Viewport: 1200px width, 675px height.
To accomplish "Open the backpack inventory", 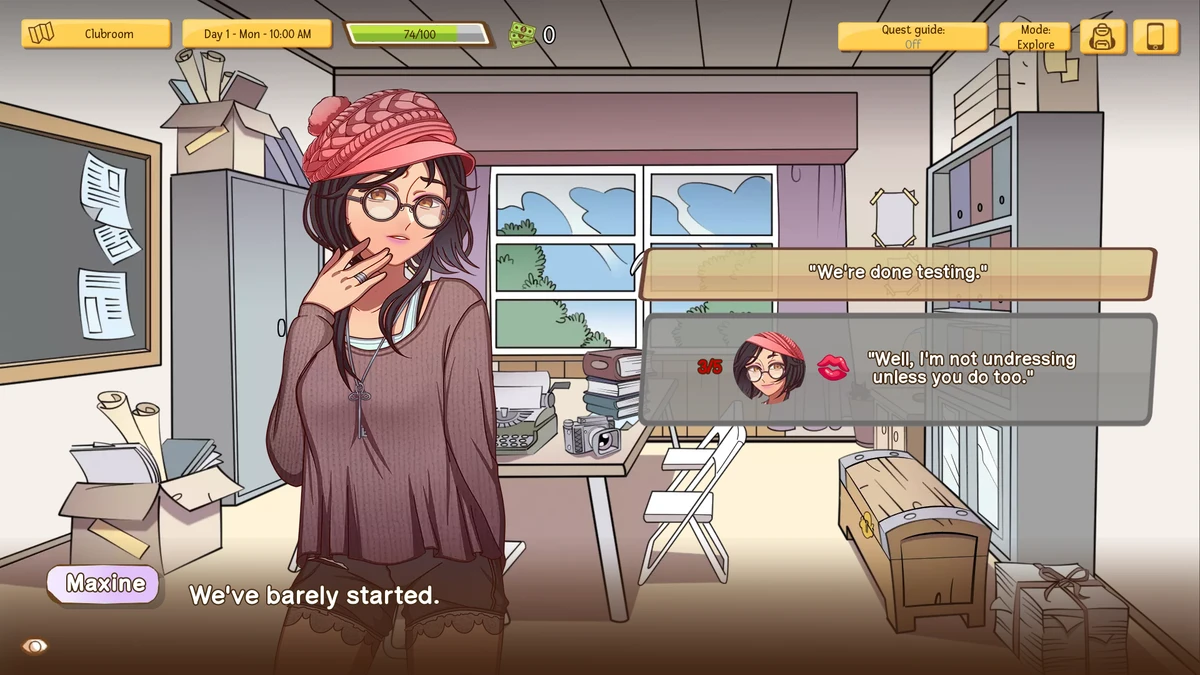I will coord(1103,37).
